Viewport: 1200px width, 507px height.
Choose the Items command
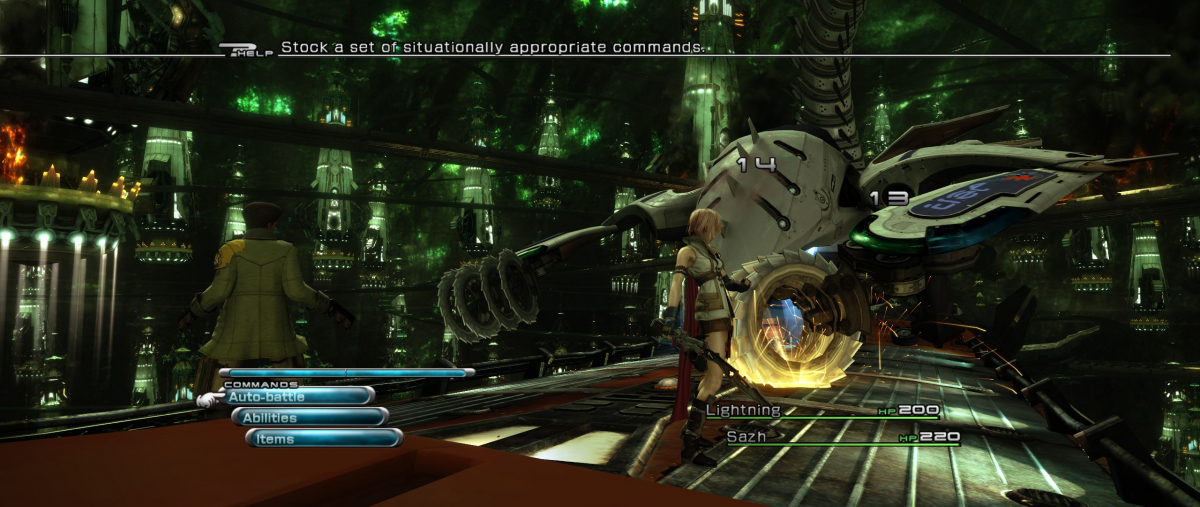point(324,438)
